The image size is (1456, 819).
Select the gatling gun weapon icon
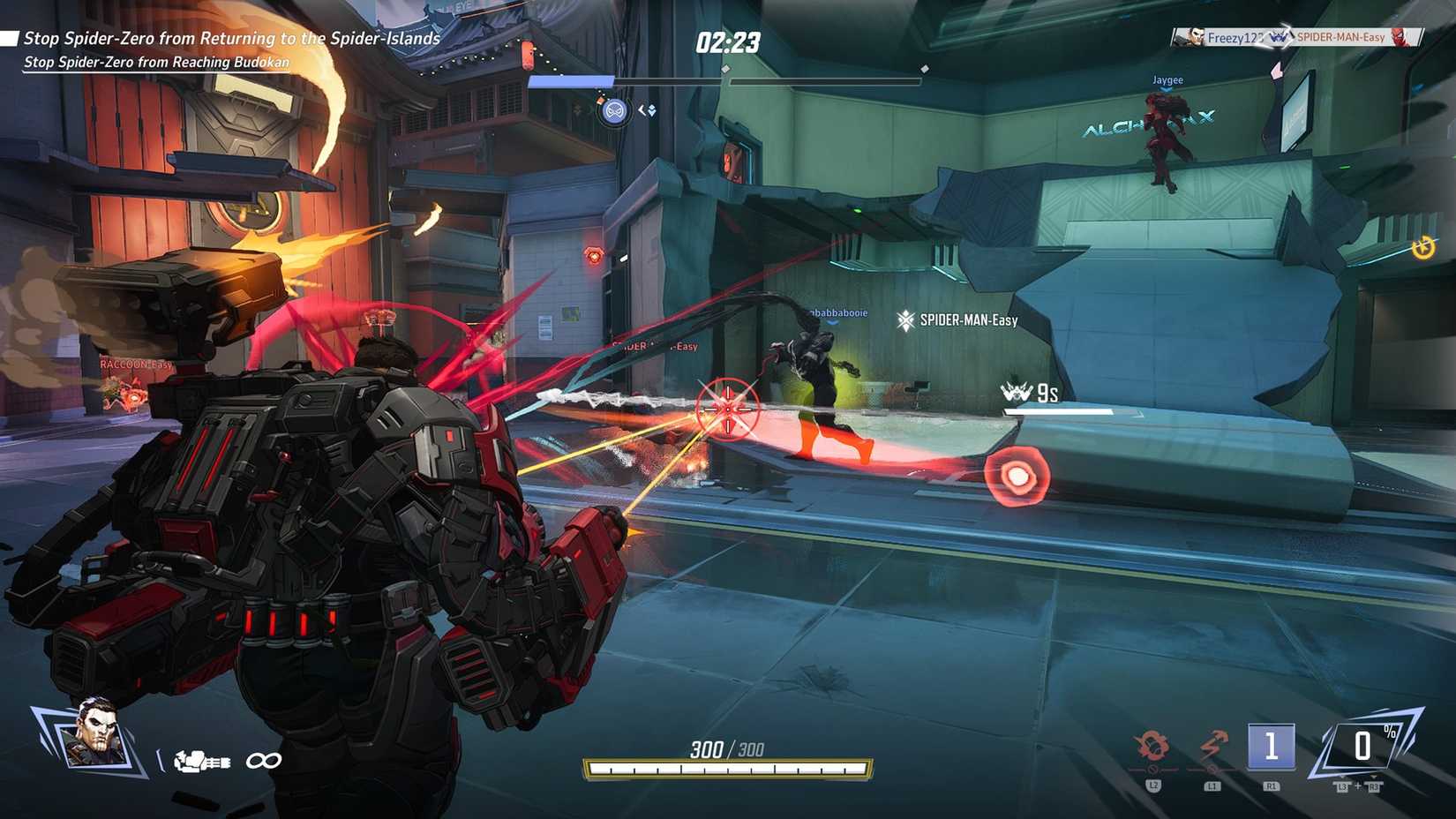[202, 761]
